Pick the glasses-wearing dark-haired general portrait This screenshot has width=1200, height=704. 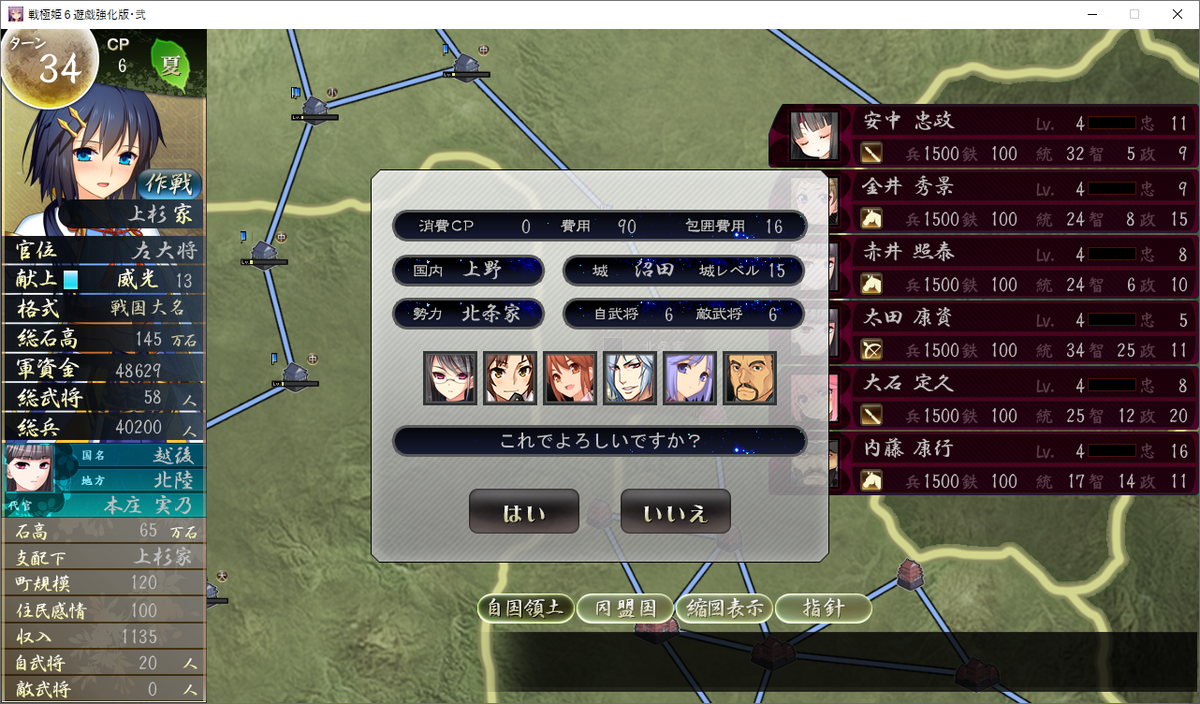pos(449,378)
